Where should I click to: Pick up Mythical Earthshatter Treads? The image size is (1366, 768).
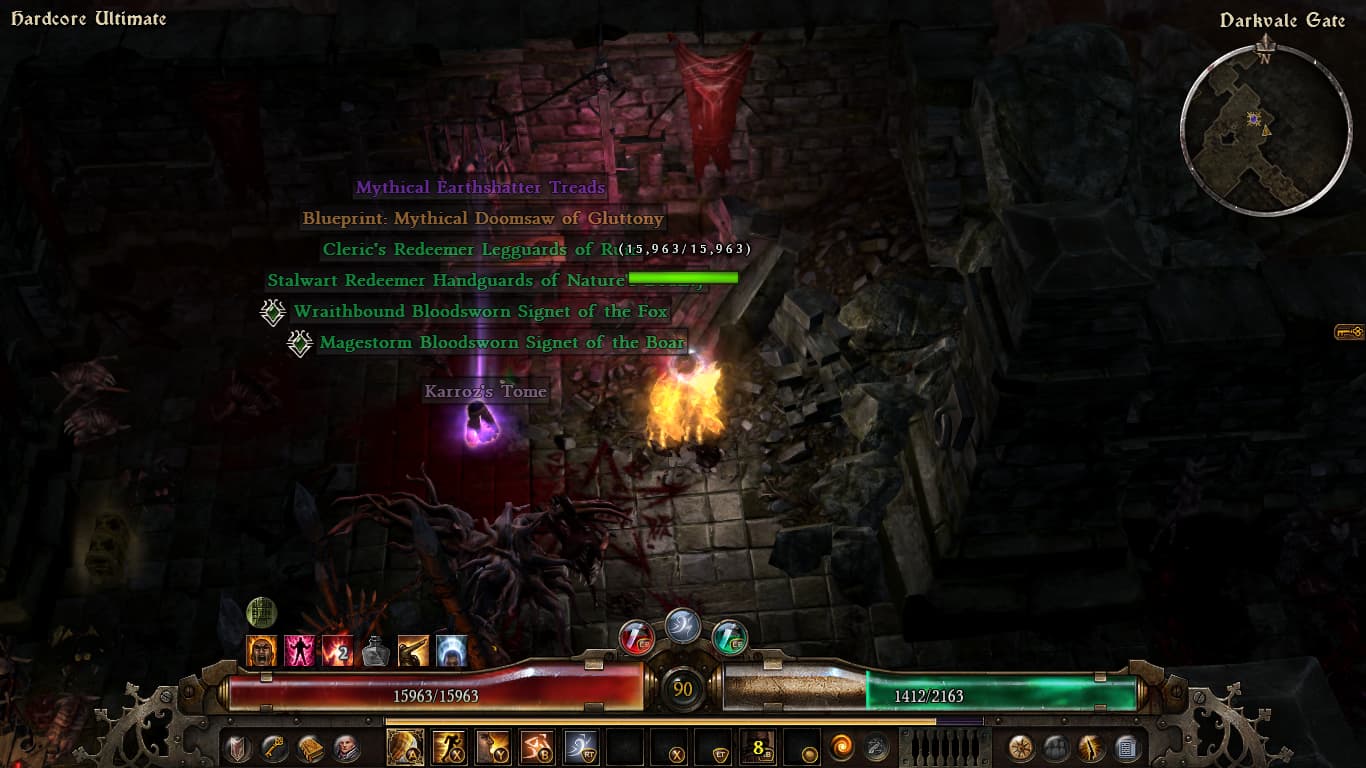pos(480,188)
